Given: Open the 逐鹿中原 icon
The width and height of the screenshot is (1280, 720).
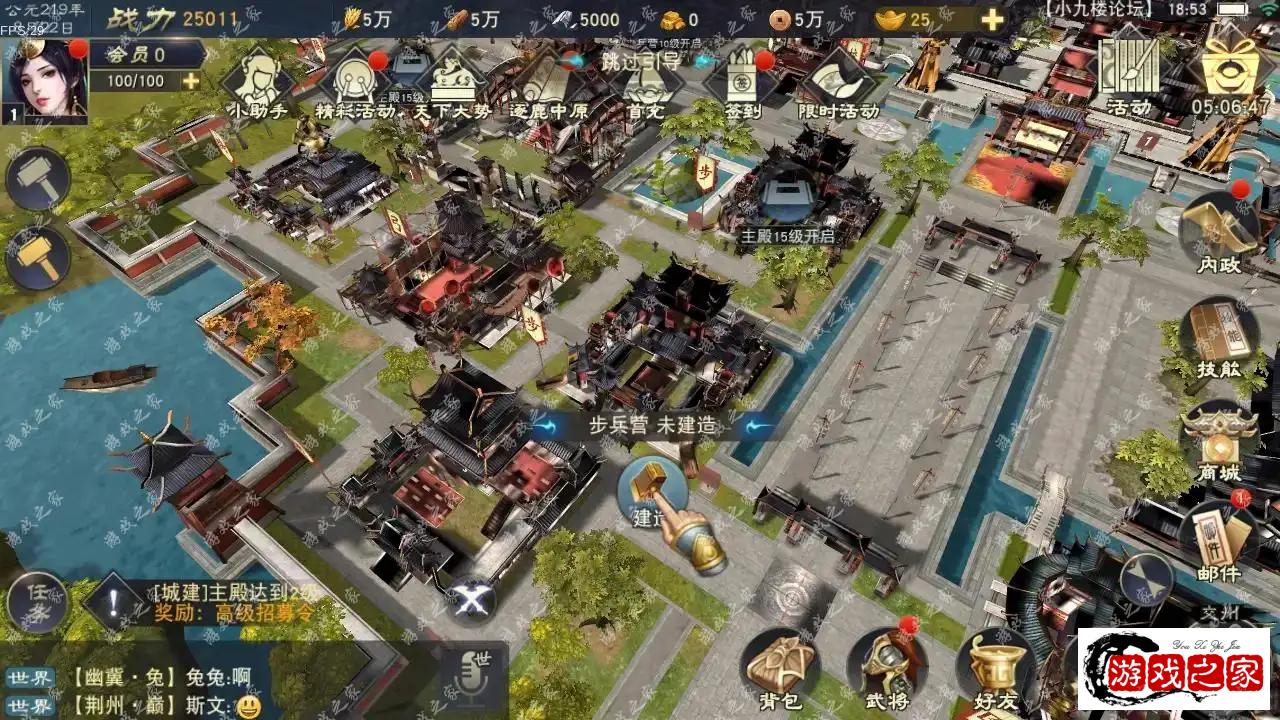Looking at the screenshot, I should click(549, 82).
